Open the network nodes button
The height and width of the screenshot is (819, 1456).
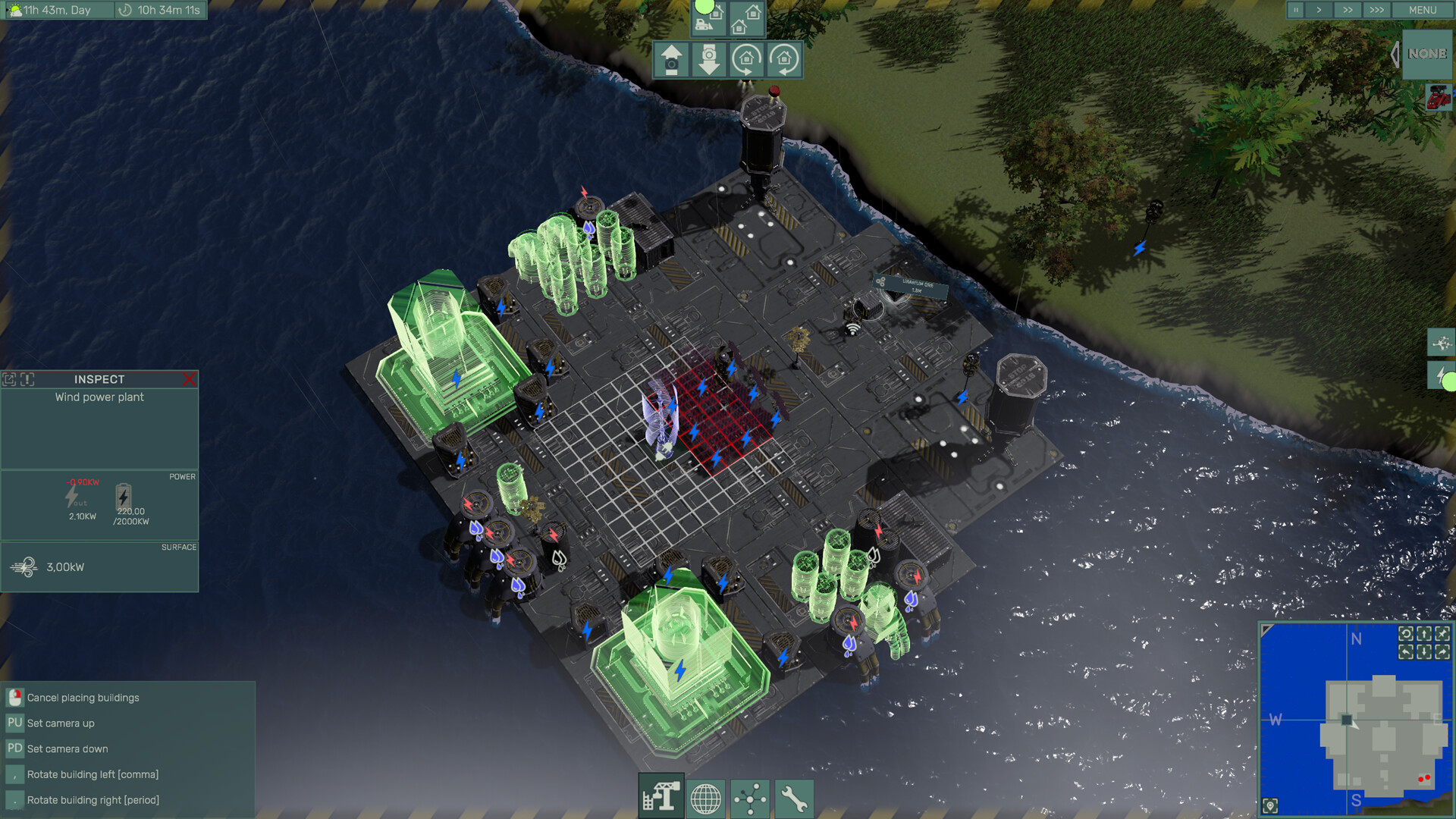(x=750, y=799)
